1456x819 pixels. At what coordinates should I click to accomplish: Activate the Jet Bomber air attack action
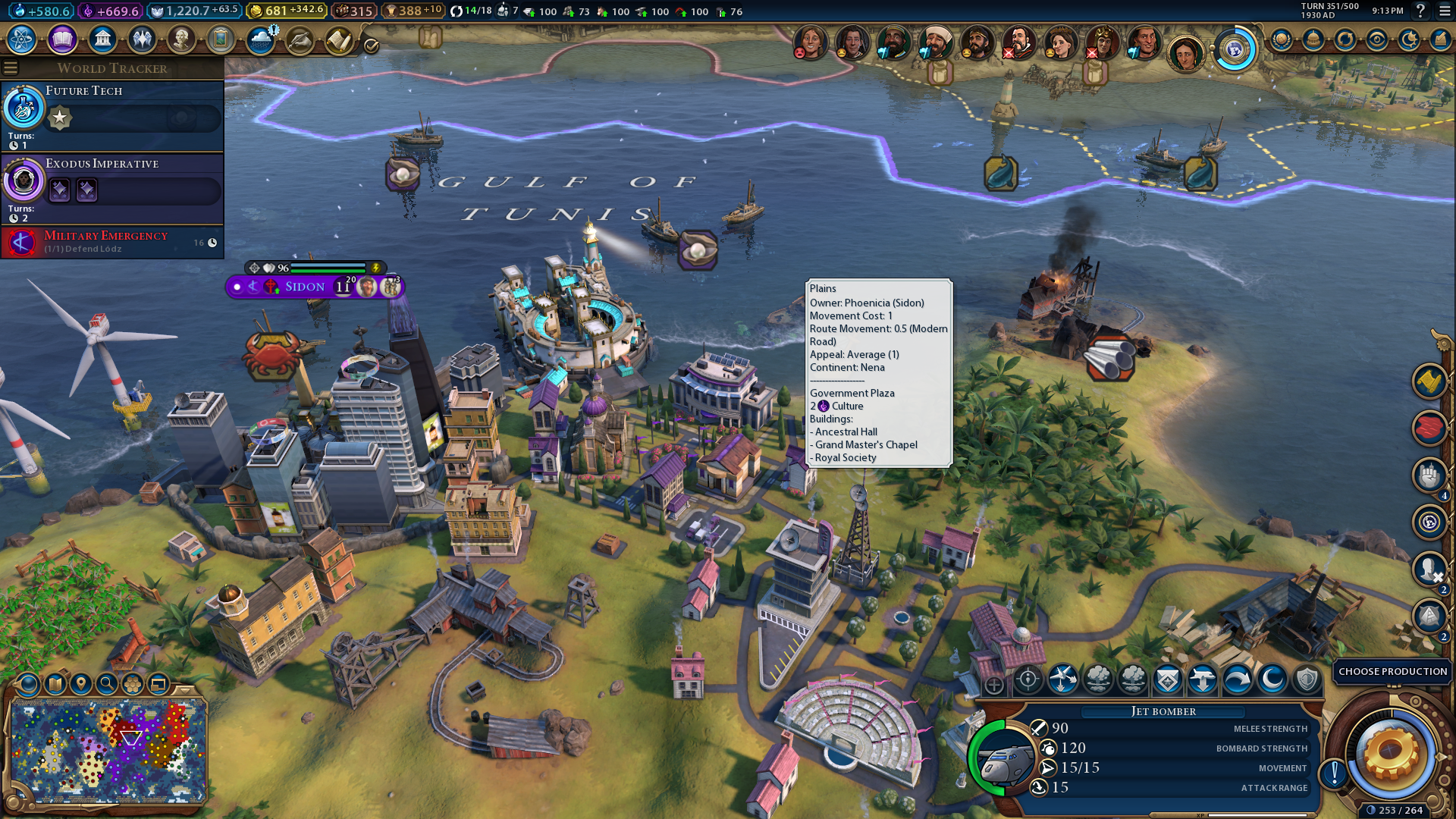point(1062,679)
